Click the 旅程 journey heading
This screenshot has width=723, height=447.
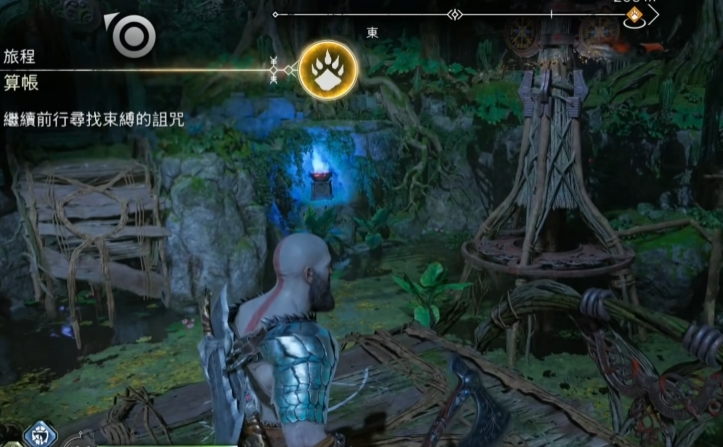tap(20, 56)
